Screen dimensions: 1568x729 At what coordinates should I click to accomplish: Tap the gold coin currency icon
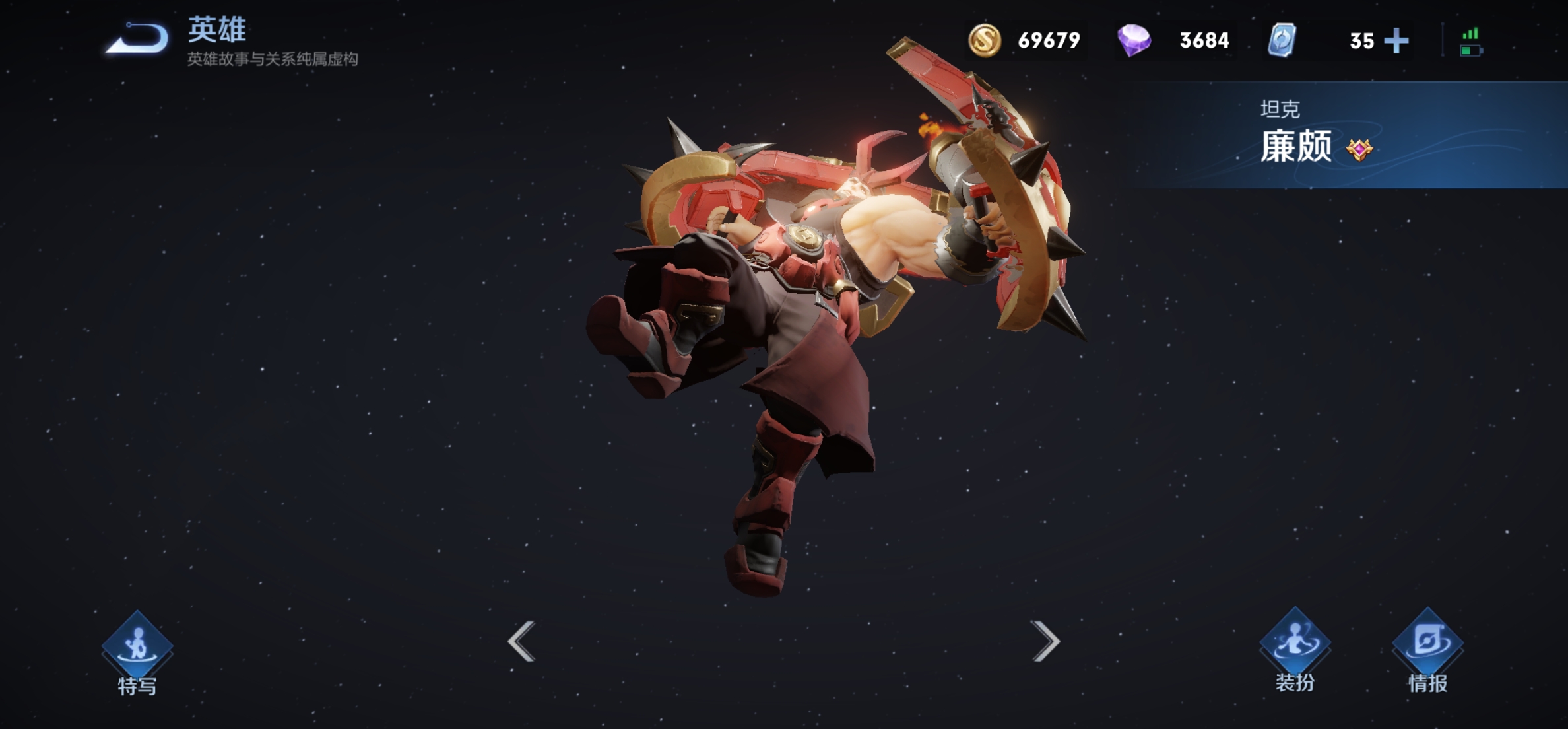tap(985, 40)
